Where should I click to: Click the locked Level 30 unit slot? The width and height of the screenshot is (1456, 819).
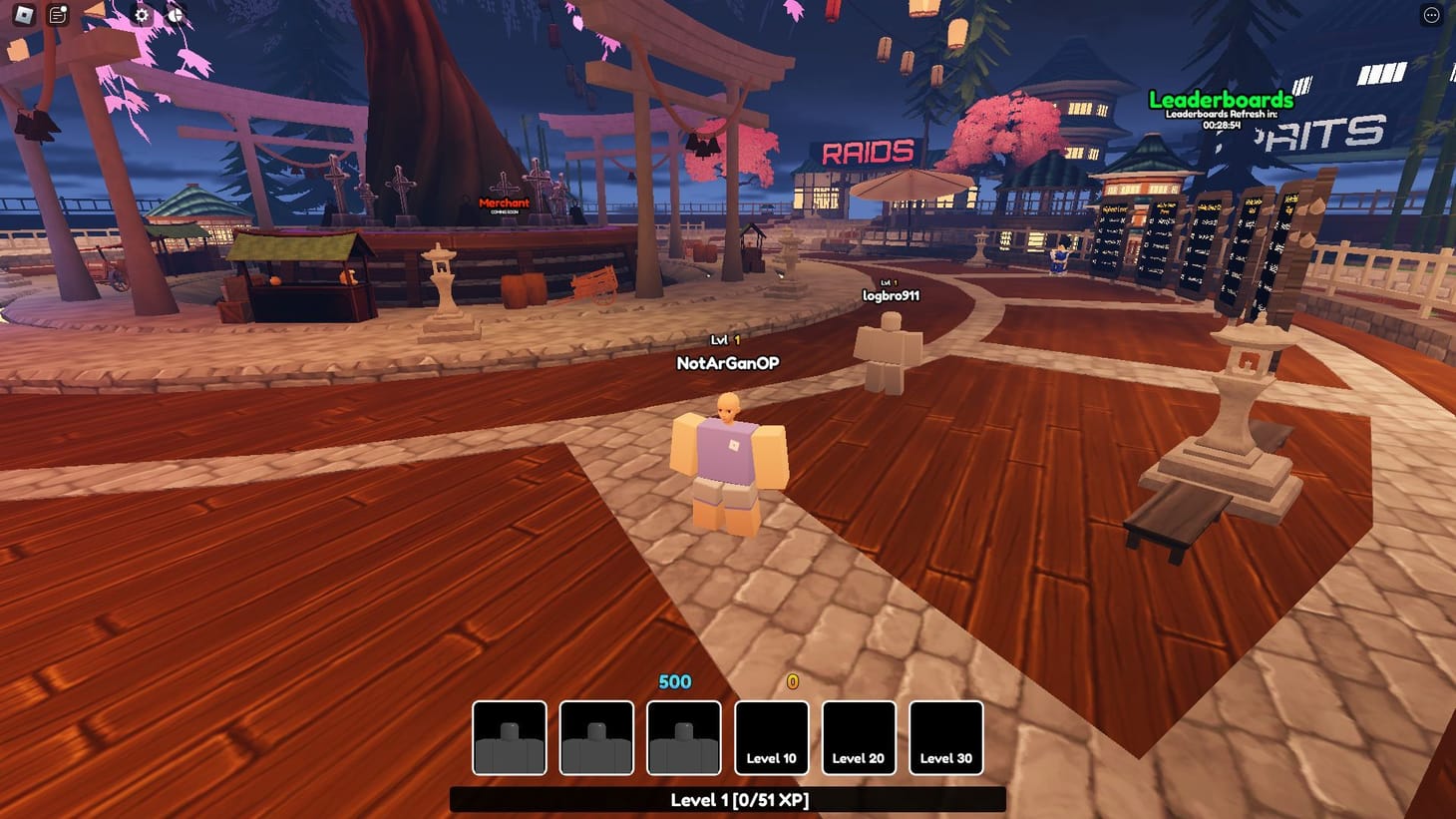point(945,738)
